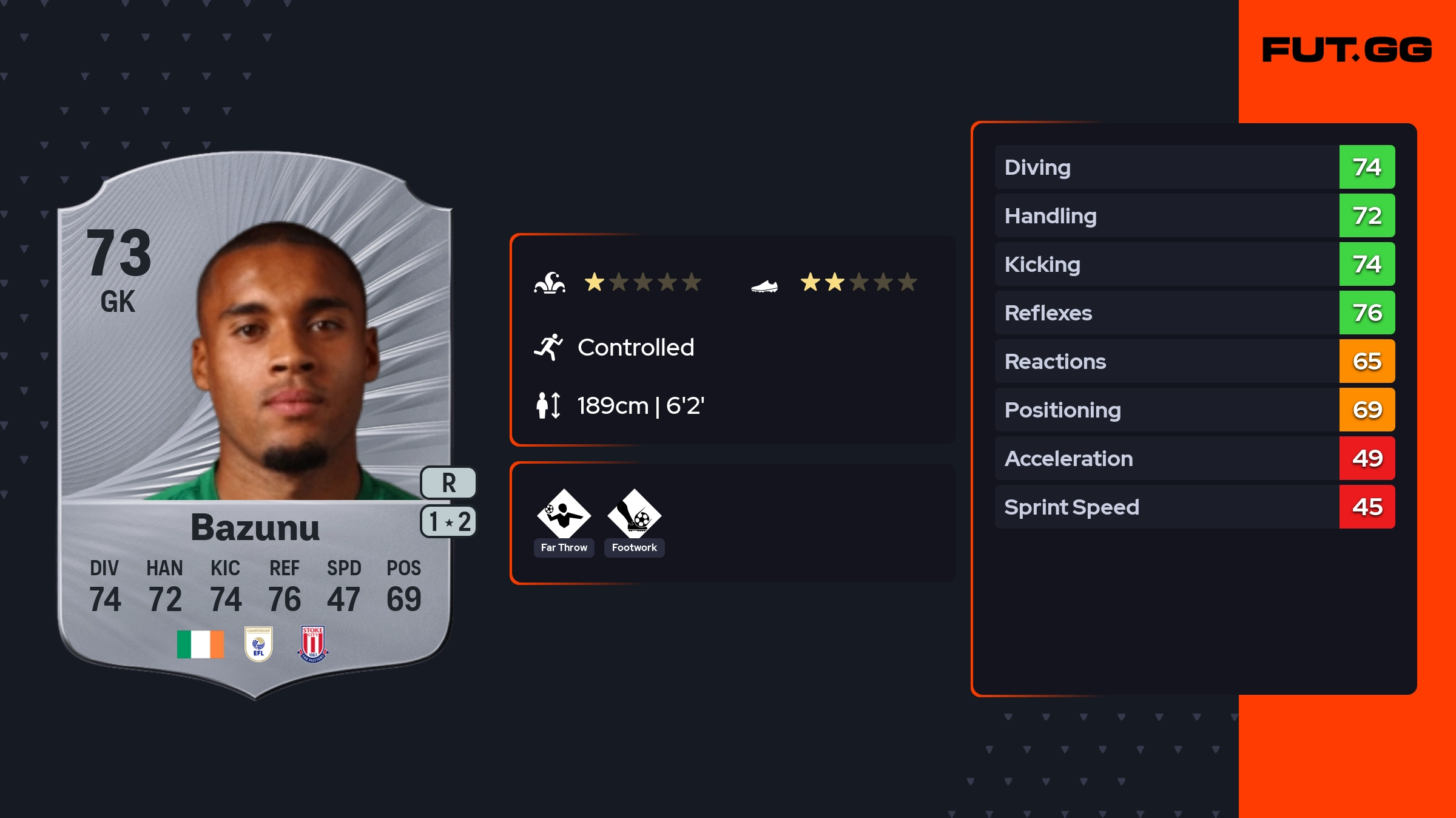Select the Diving stat row

click(x=1194, y=167)
